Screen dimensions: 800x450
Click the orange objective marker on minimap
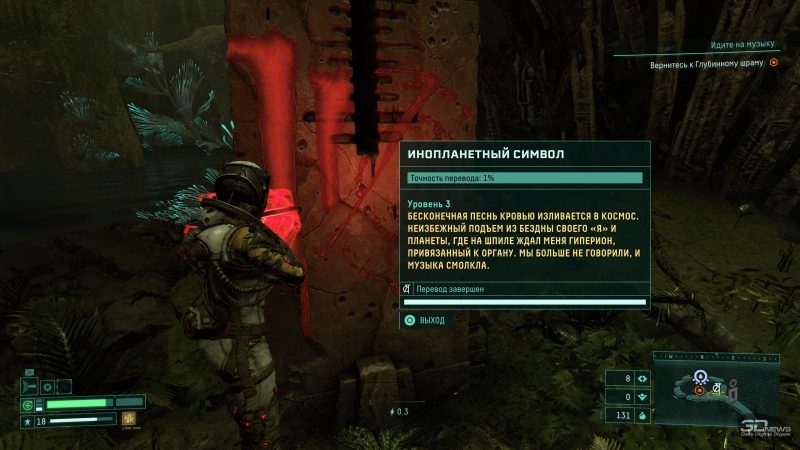point(699,389)
